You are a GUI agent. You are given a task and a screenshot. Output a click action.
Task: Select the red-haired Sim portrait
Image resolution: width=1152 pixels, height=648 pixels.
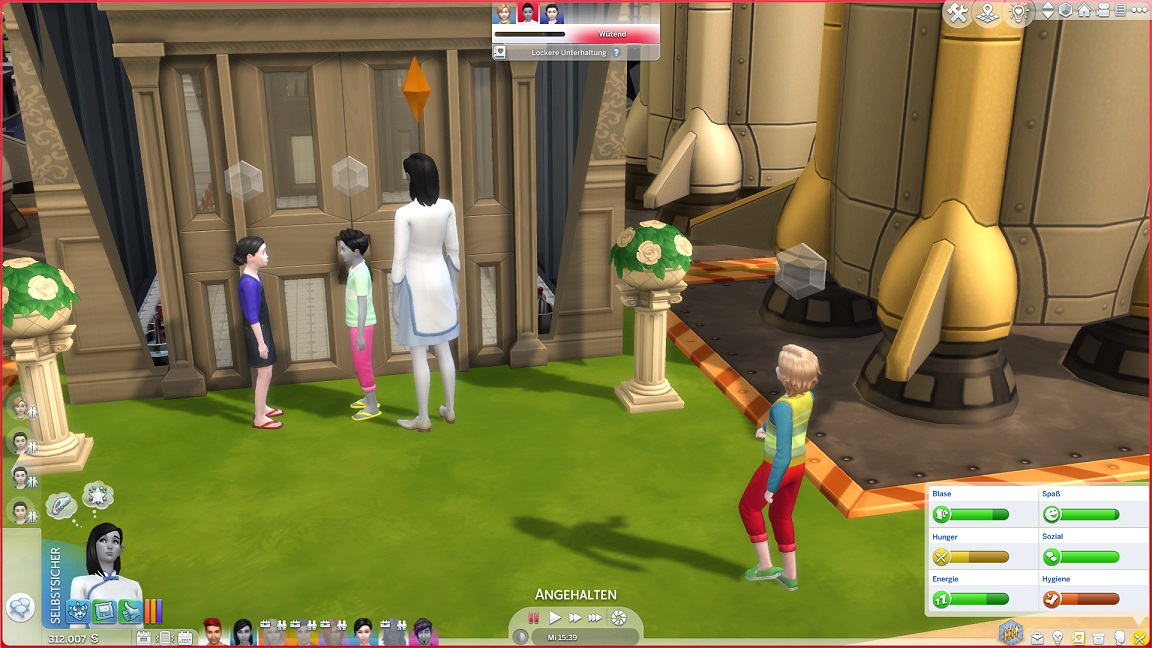(213, 632)
